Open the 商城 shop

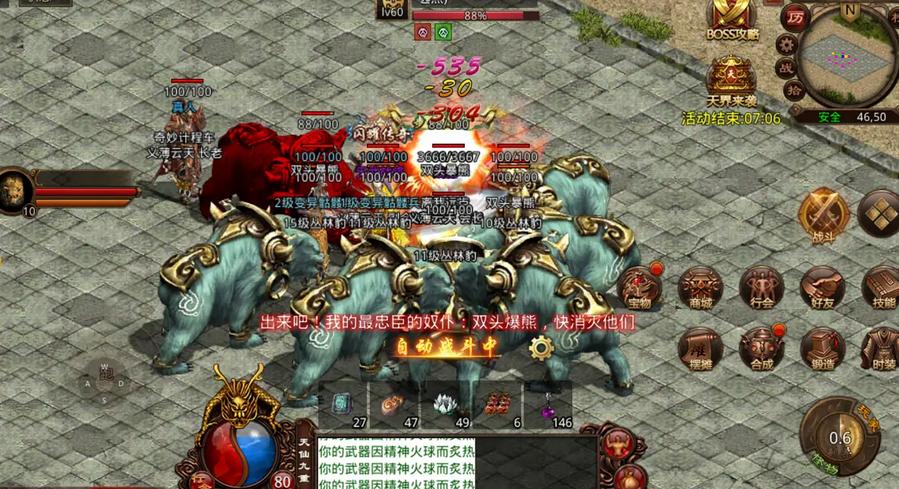700,287
